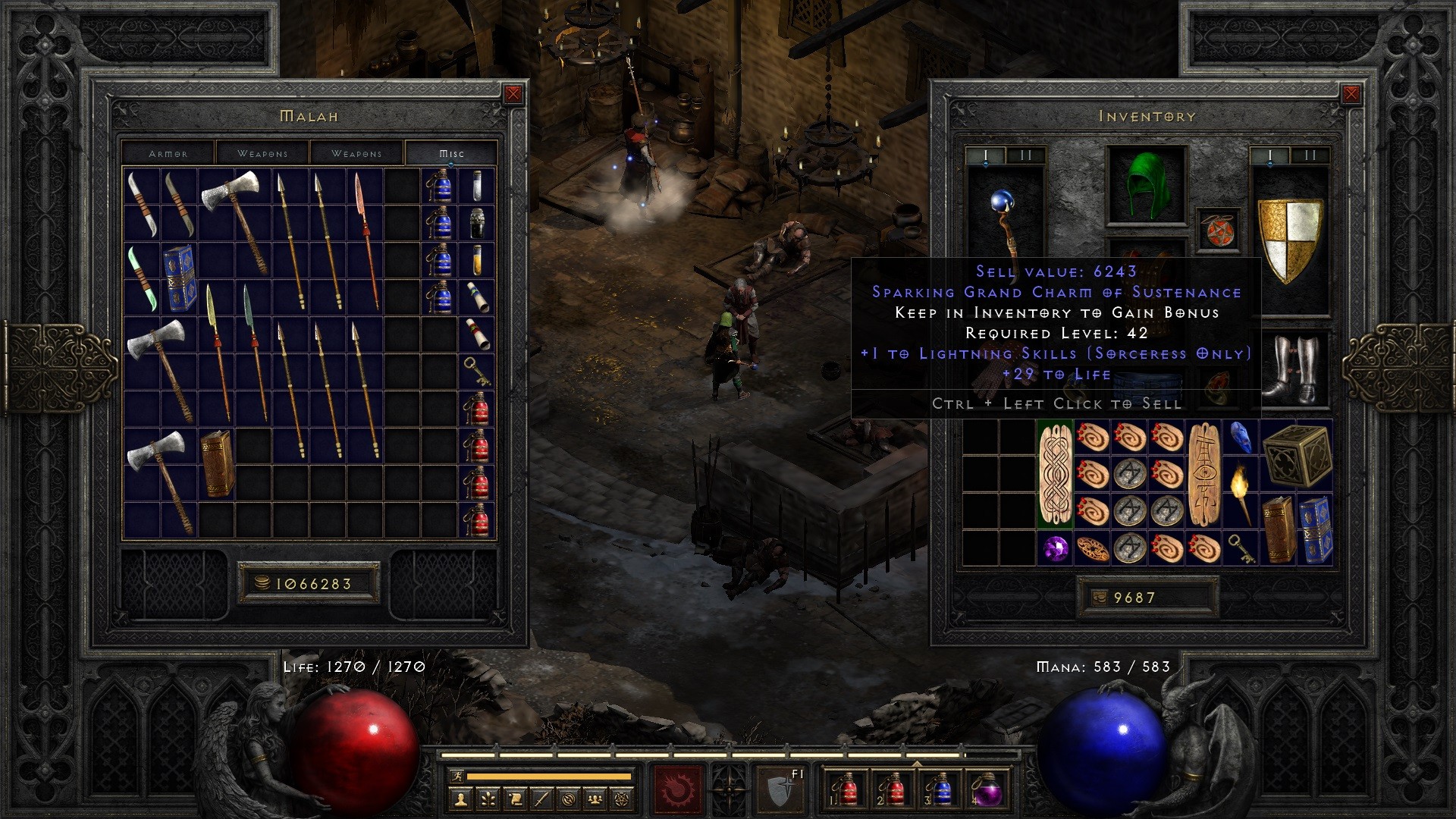Click the hostility pentagram icon

pyautogui.click(x=622, y=800)
